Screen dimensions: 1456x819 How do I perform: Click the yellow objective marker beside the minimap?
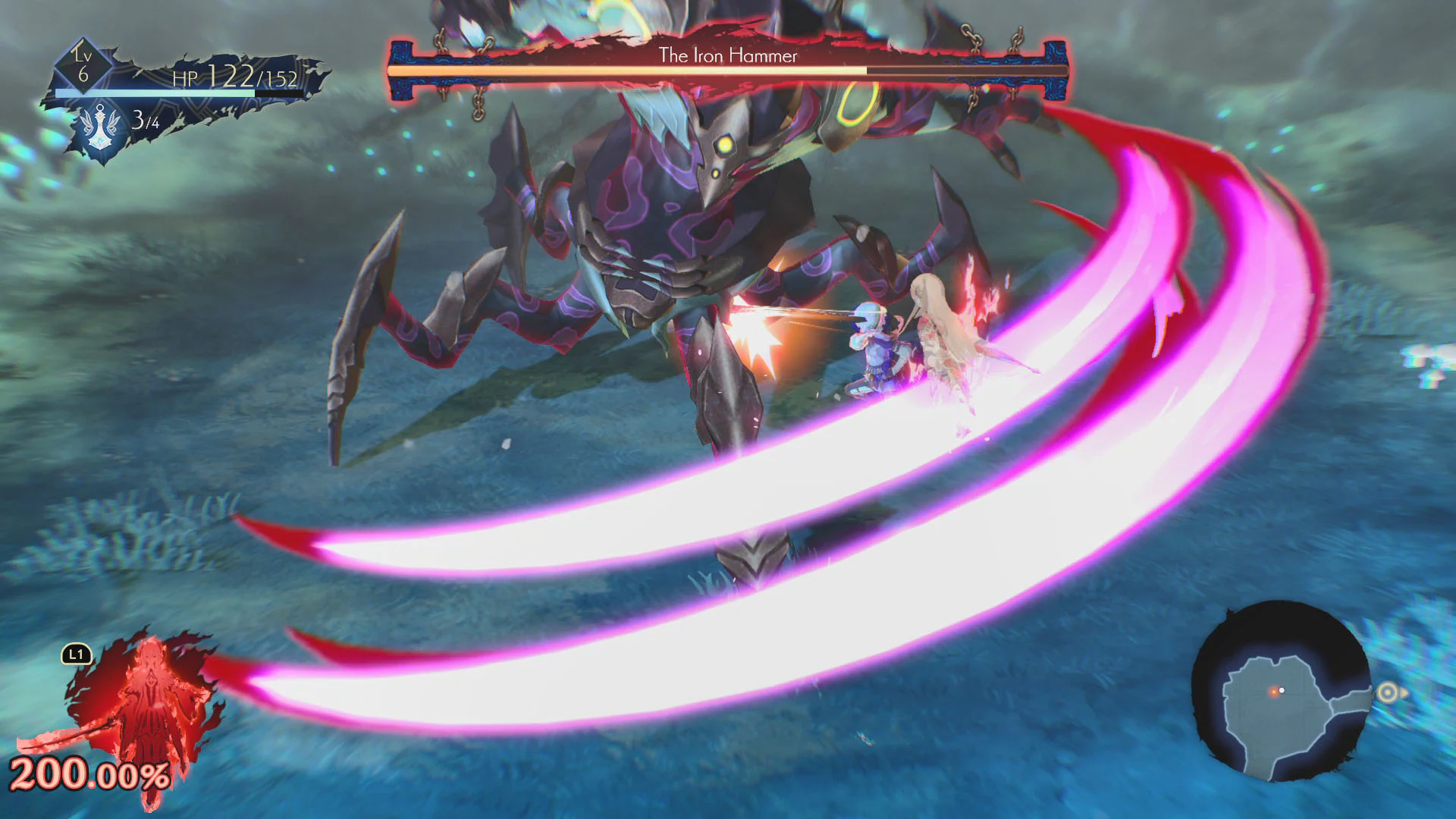click(x=1388, y=692)
